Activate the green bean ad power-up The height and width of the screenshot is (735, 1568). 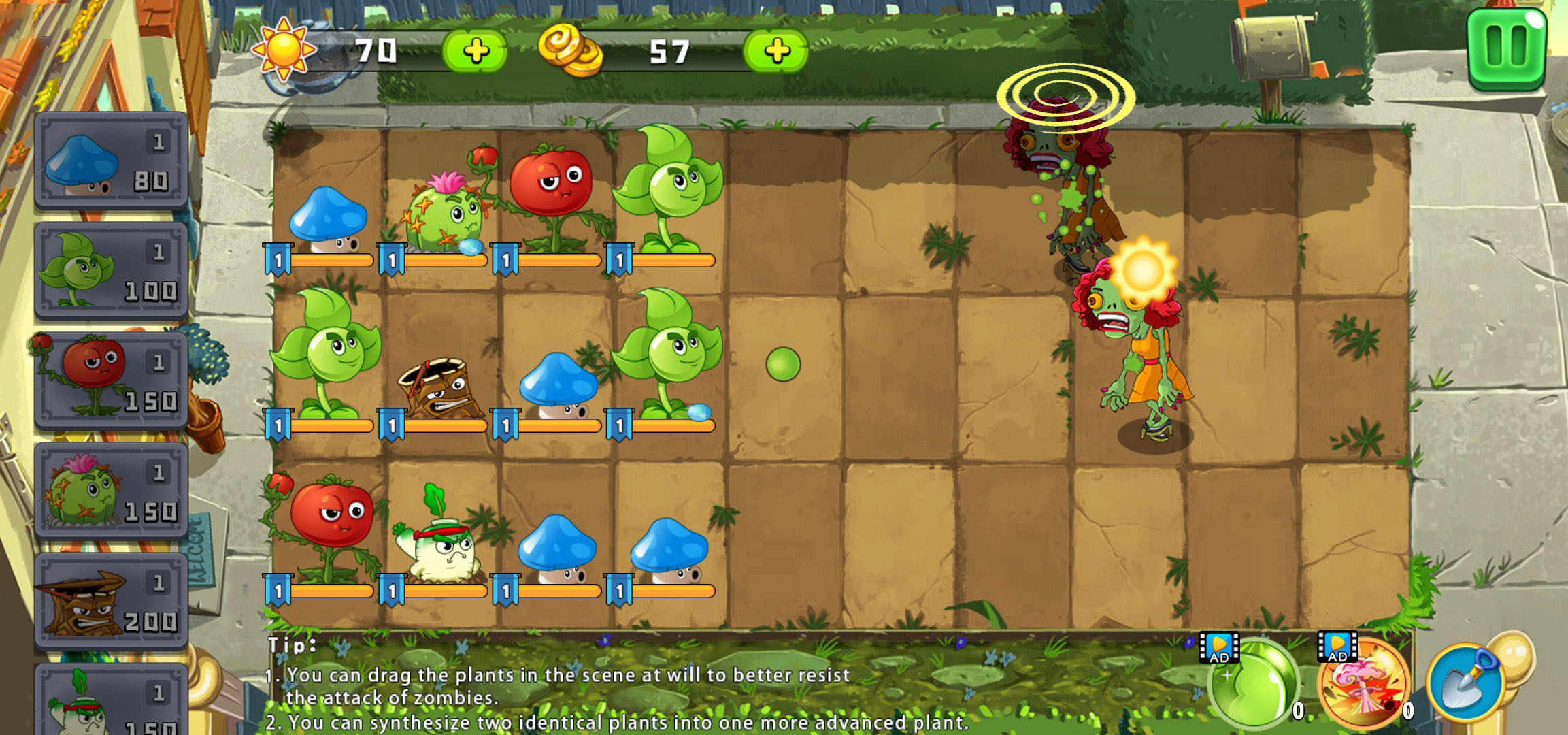click(1253, 684)
